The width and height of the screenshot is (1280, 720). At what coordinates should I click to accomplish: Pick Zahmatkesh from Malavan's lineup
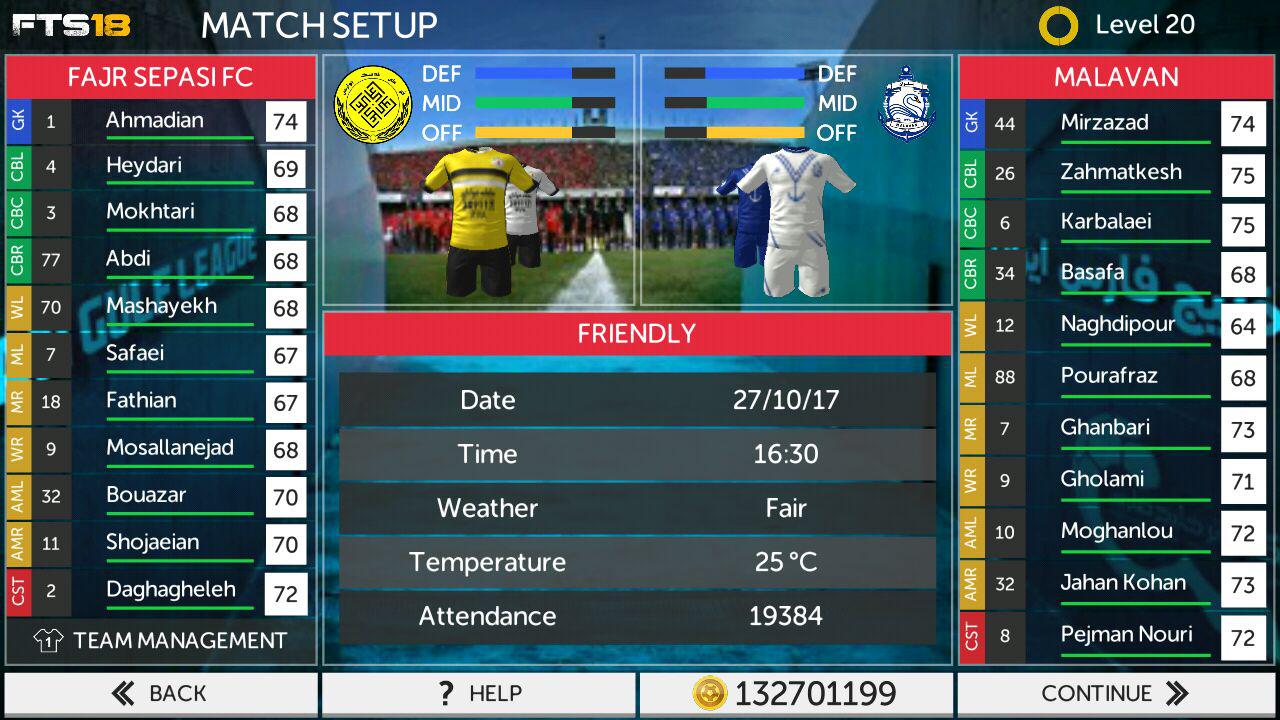click(x=1120, y=172)
